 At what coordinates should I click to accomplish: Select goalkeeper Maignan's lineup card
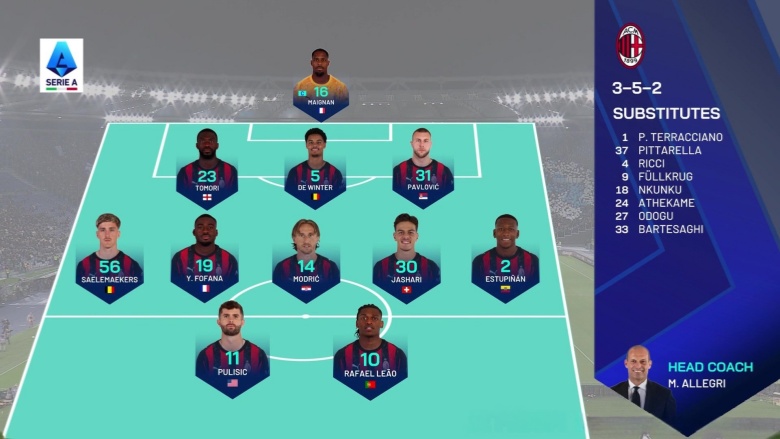pyautogui.click(x=321, y=86)
